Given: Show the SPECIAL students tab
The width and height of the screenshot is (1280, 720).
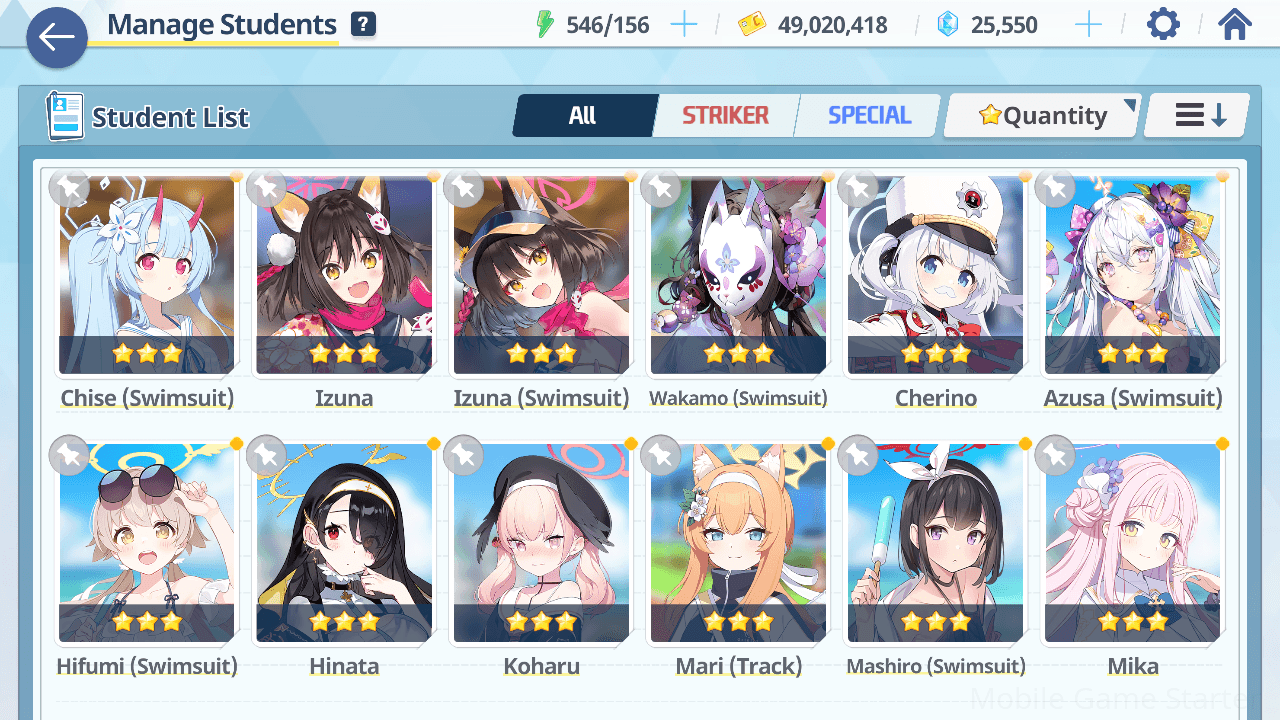Looking at the screenshot, I should click(869, 116).
